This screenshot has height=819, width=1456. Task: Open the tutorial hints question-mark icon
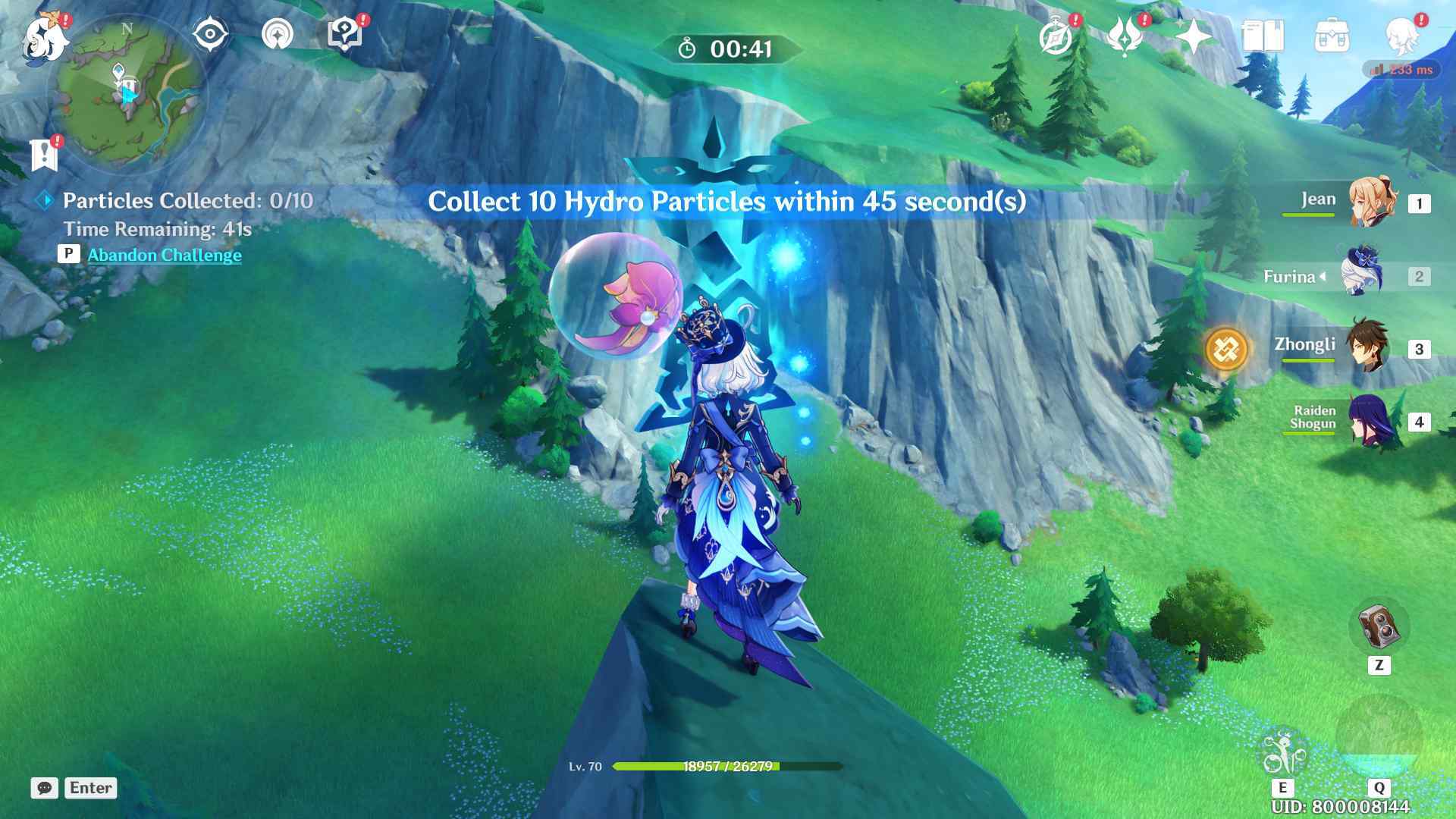tap(344, 35)
